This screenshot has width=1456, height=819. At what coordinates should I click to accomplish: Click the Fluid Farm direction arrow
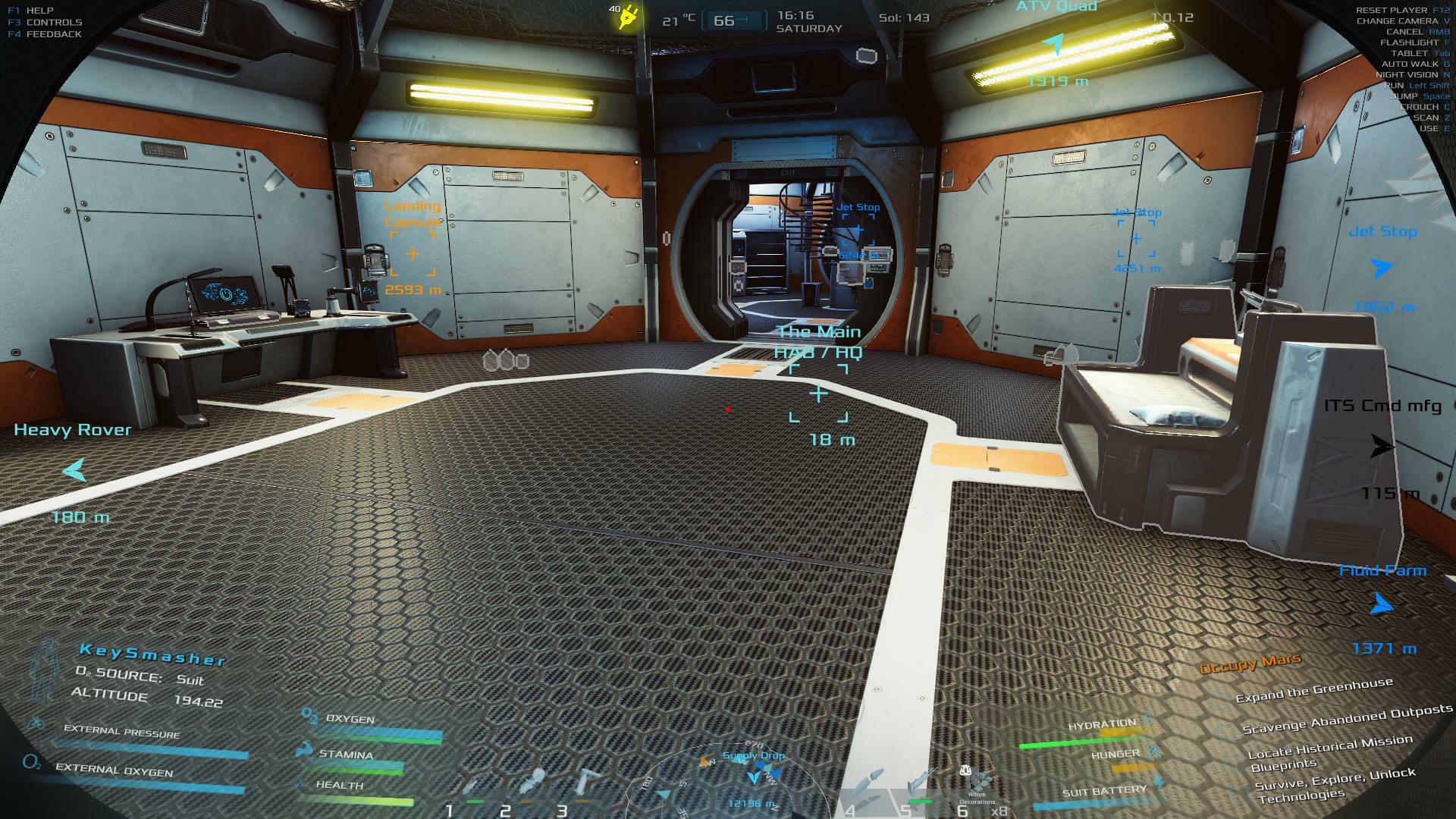[x=1382, y=604]
